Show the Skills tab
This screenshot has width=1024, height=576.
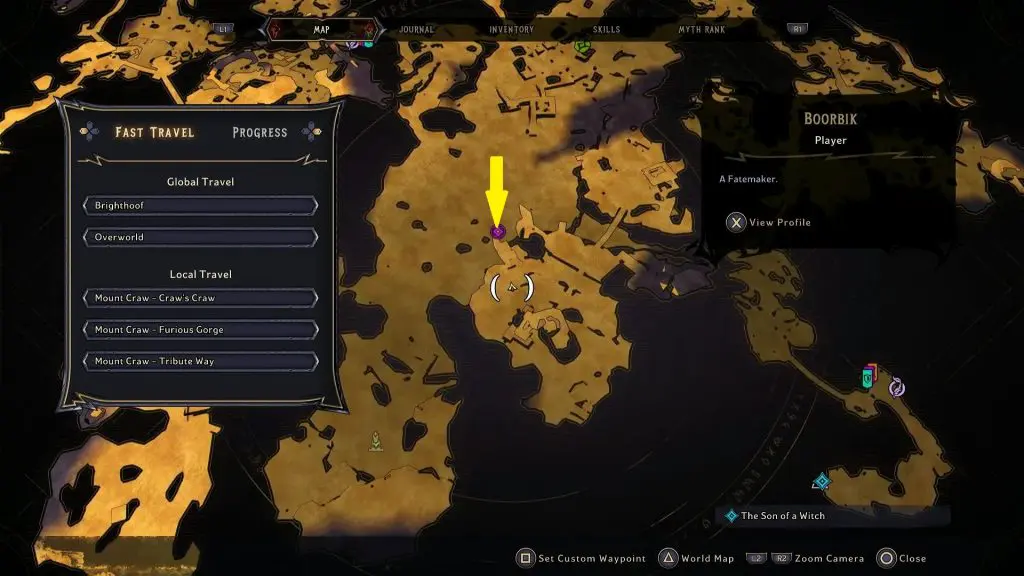click(606, 30)
